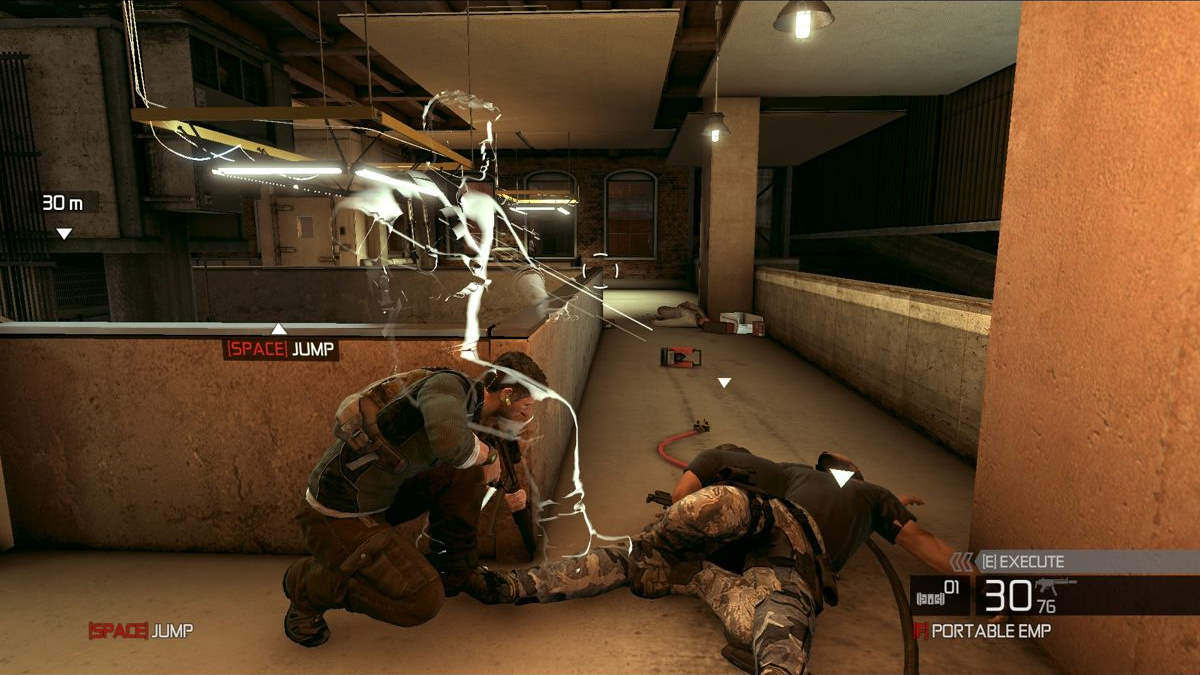Viewport: 1200px width, 675px height.
Task: Click the gadget count icon showing 01
Action: 938,596
